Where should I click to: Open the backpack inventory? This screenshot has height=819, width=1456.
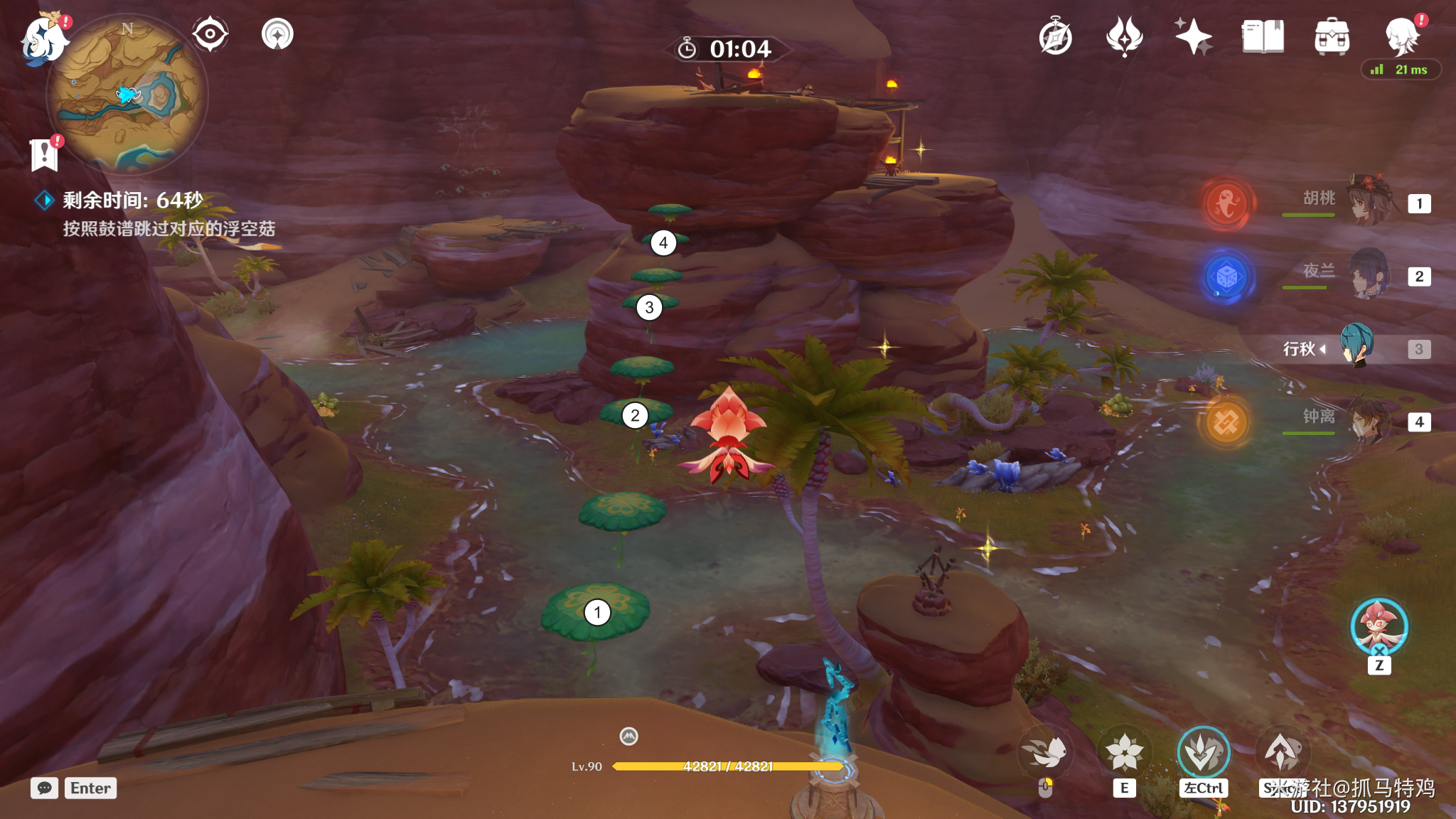[1332, 37]
